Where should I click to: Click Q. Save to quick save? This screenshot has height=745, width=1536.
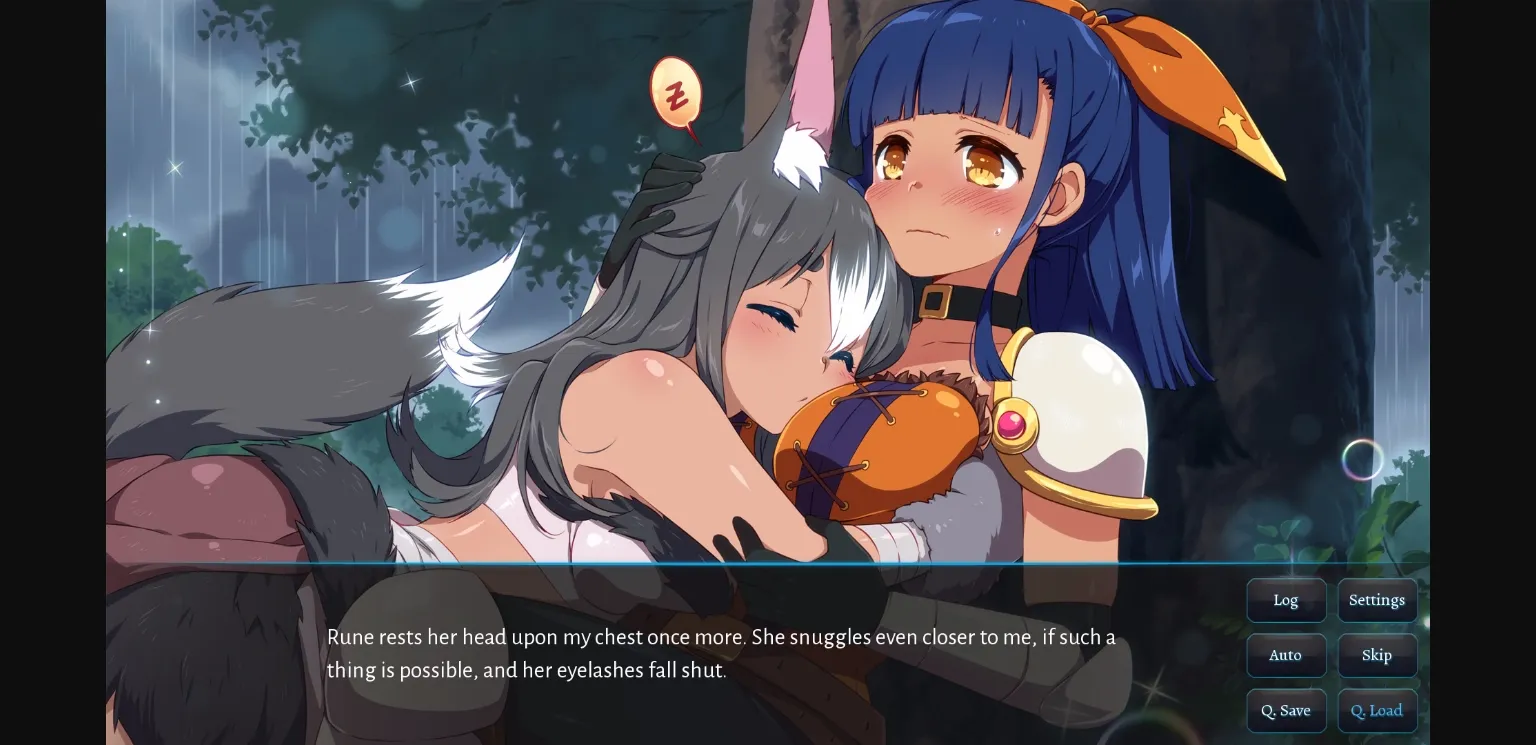coord(1286,710)
